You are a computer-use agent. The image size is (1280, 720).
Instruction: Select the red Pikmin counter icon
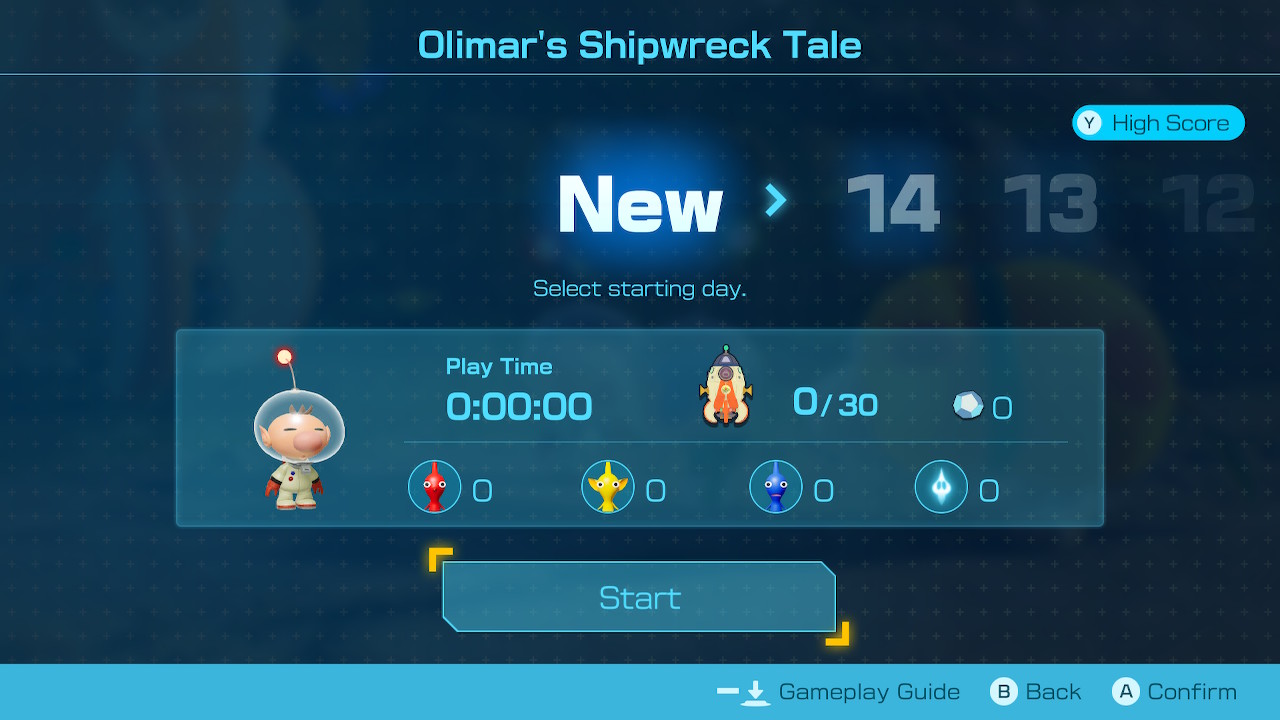tap(434, 487)
